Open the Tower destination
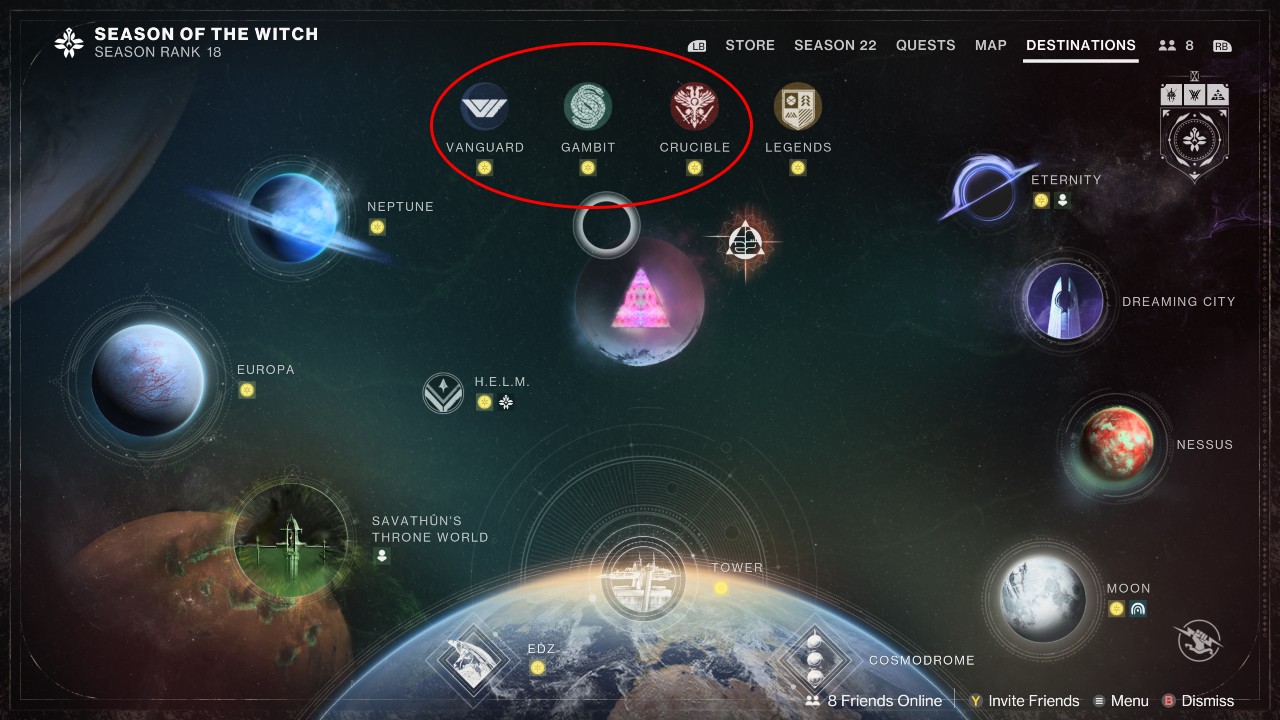Image resolution: width=1280 pixels, height=720 pixels. 644,577
